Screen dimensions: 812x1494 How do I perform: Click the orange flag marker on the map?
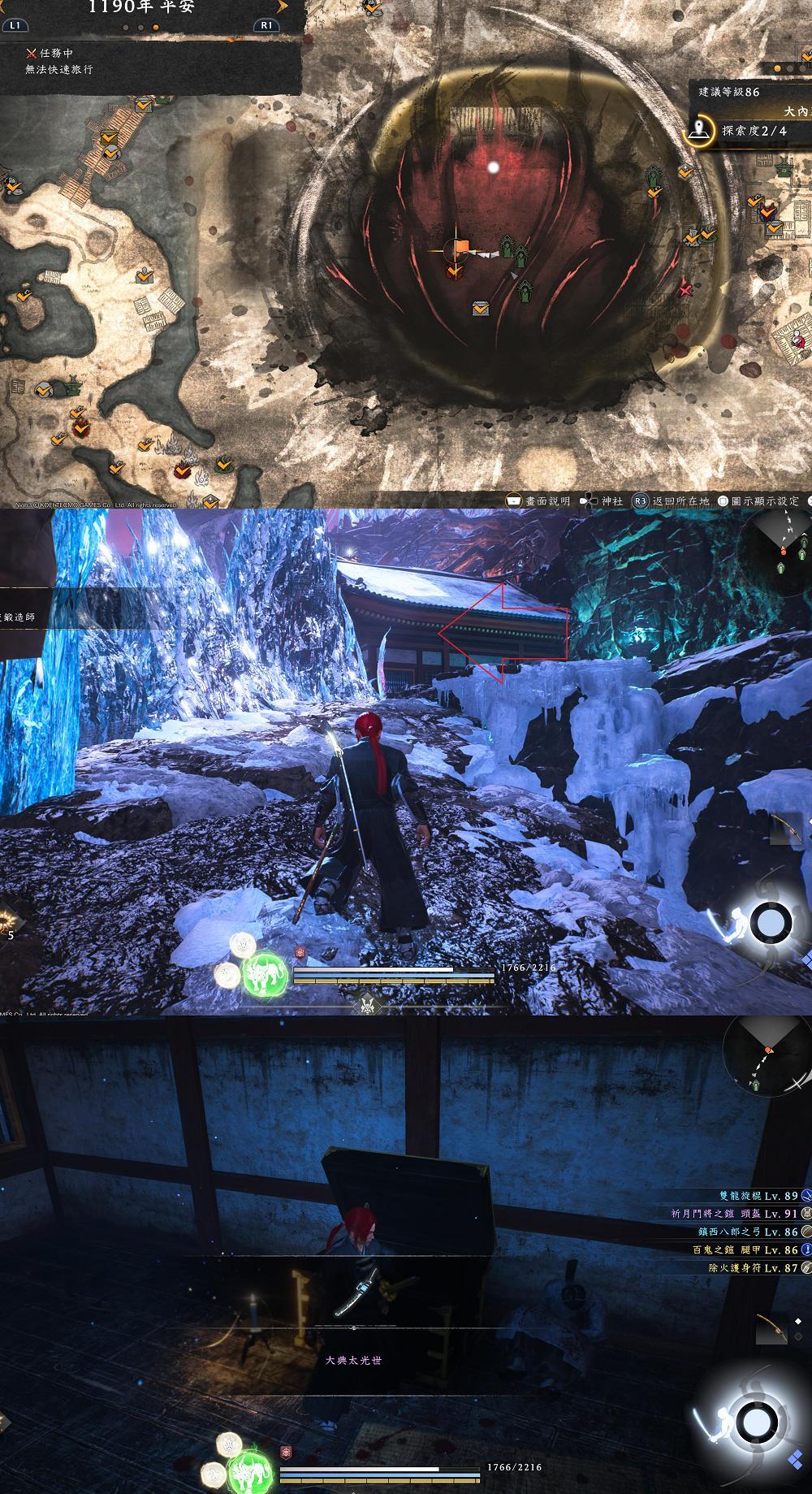(460, 248)
